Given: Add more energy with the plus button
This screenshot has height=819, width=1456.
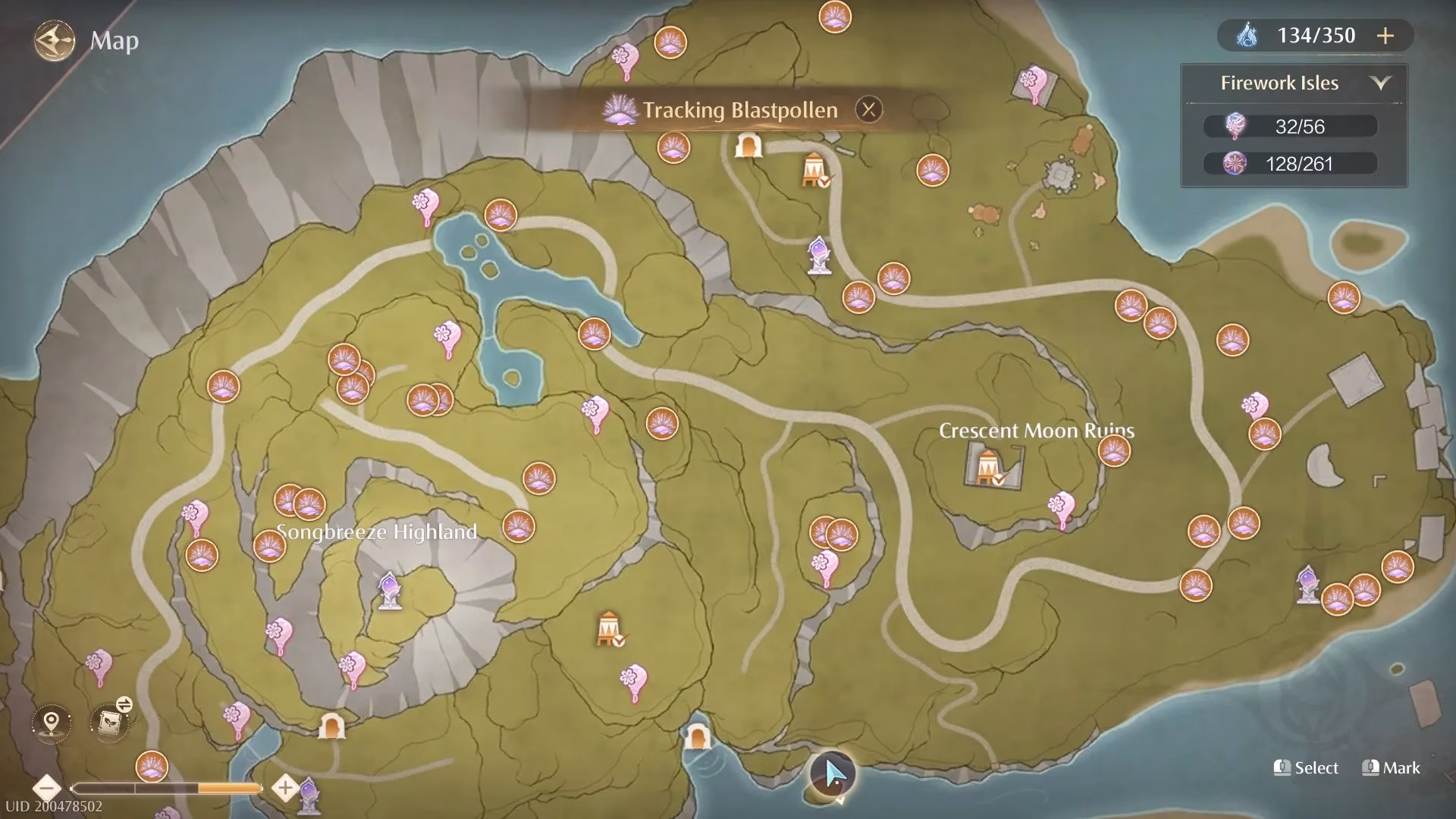Looking at the screenshot, I should coord(1385,36).
